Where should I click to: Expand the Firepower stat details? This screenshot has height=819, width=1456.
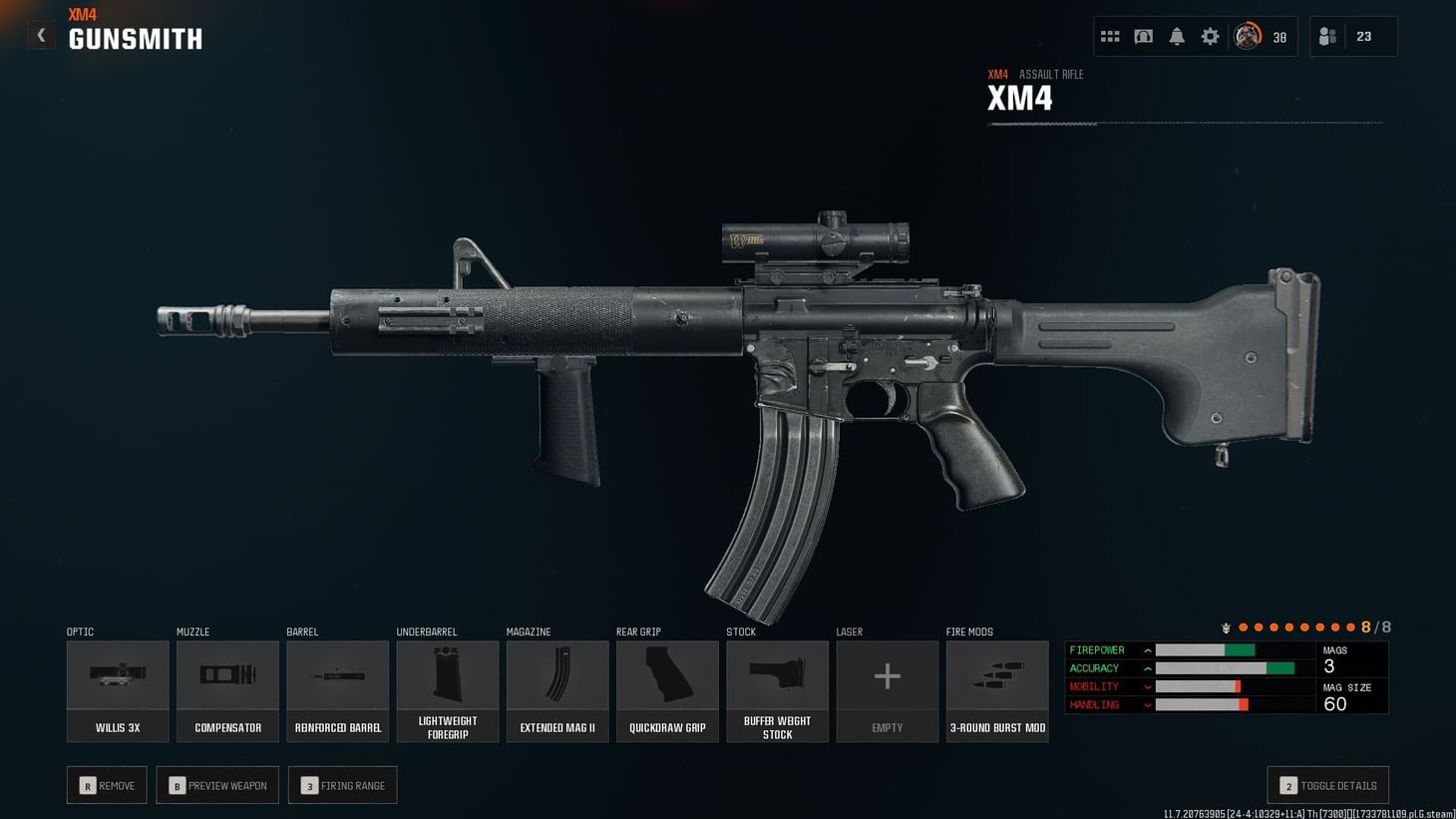(1149, 649)
